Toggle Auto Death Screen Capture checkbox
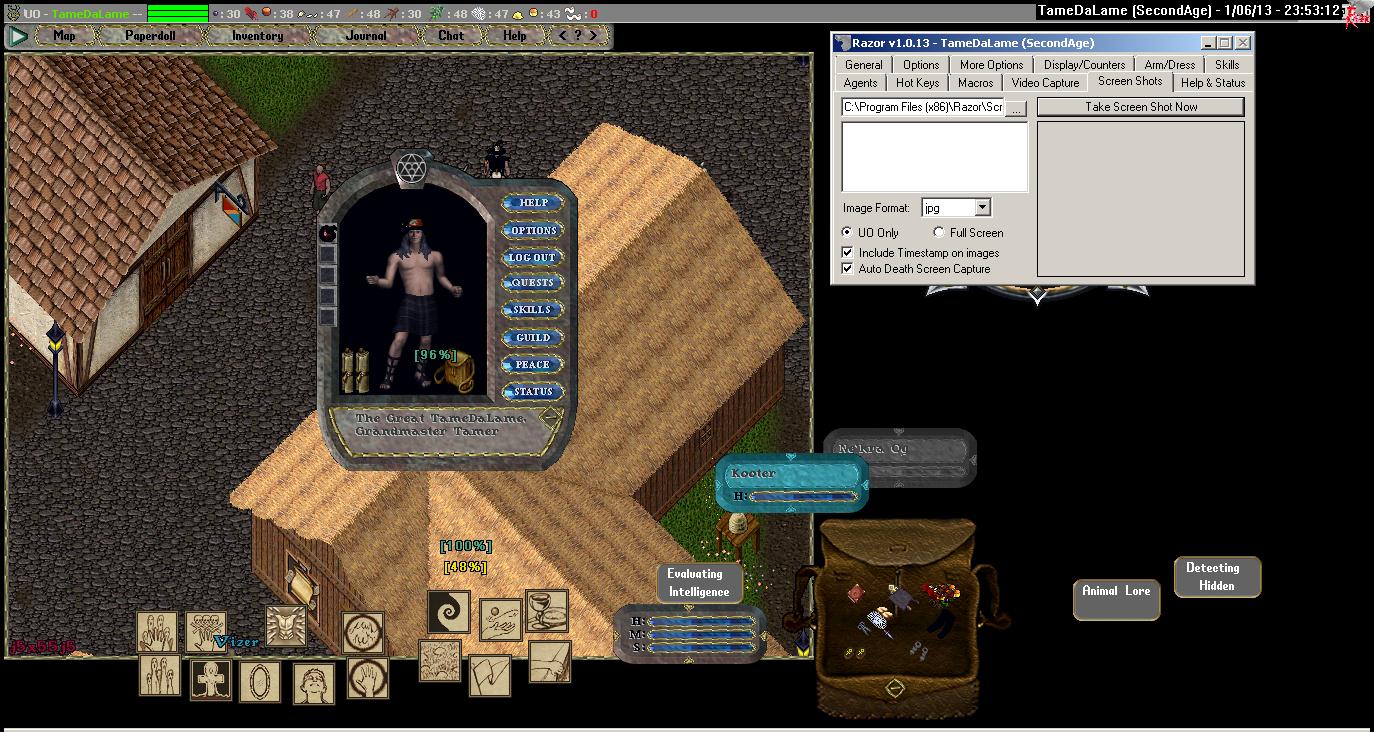Screen dimensions: 1374x732 pos(848,269)
